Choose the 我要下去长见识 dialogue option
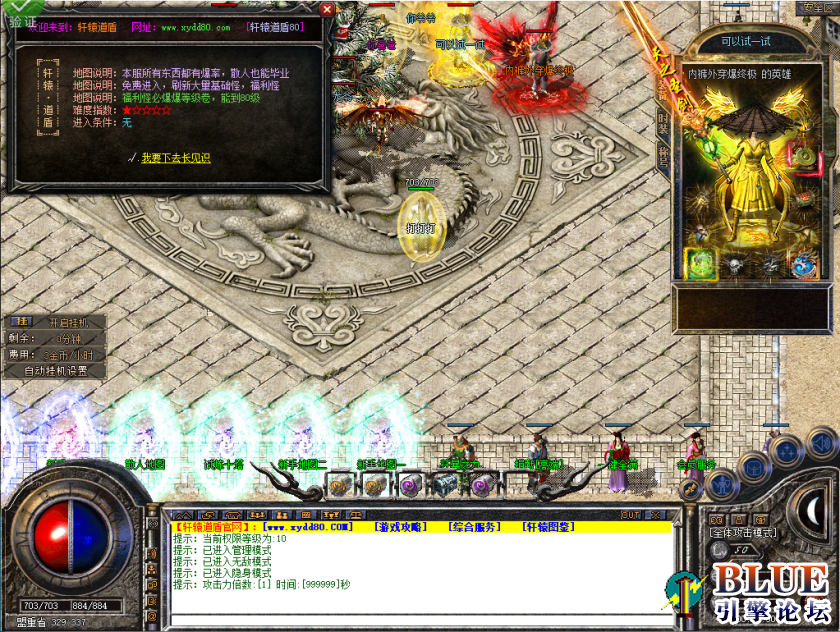Viewport: 840px width, 632px height. 175,158
